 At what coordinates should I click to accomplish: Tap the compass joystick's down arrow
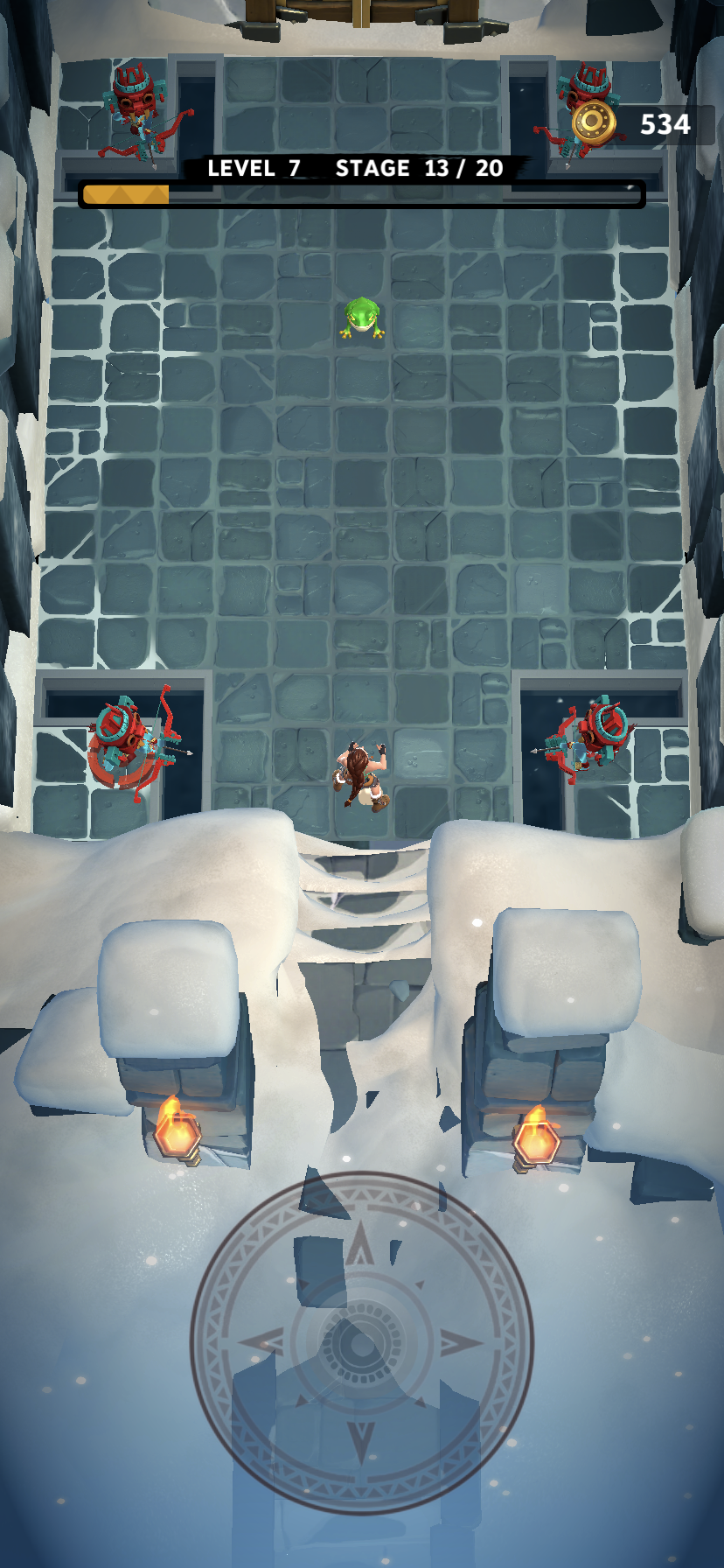pyautogui.click(x=360, y=1439)
